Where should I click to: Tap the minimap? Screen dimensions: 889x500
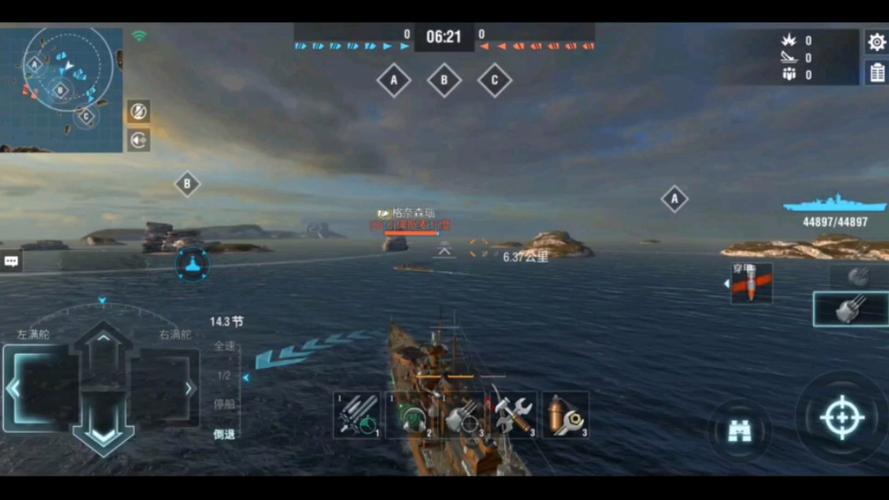point(62,89)
